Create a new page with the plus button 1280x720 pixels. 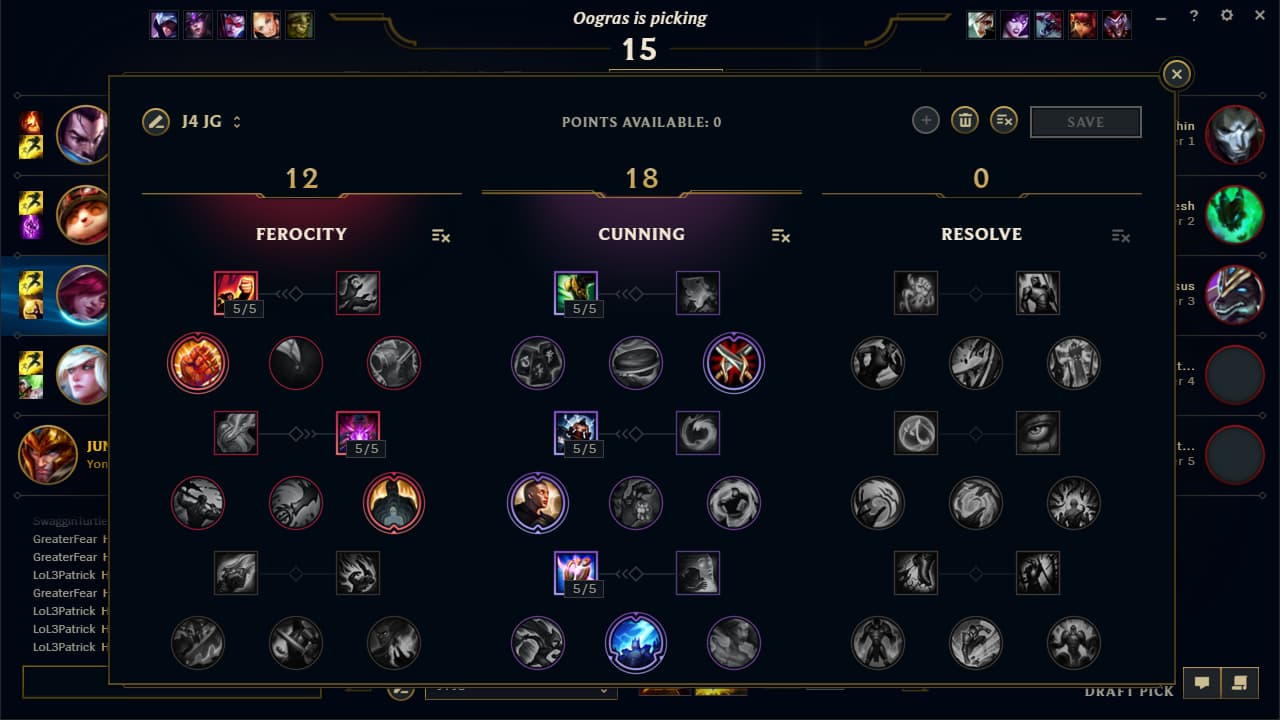(x=925, y=120)
